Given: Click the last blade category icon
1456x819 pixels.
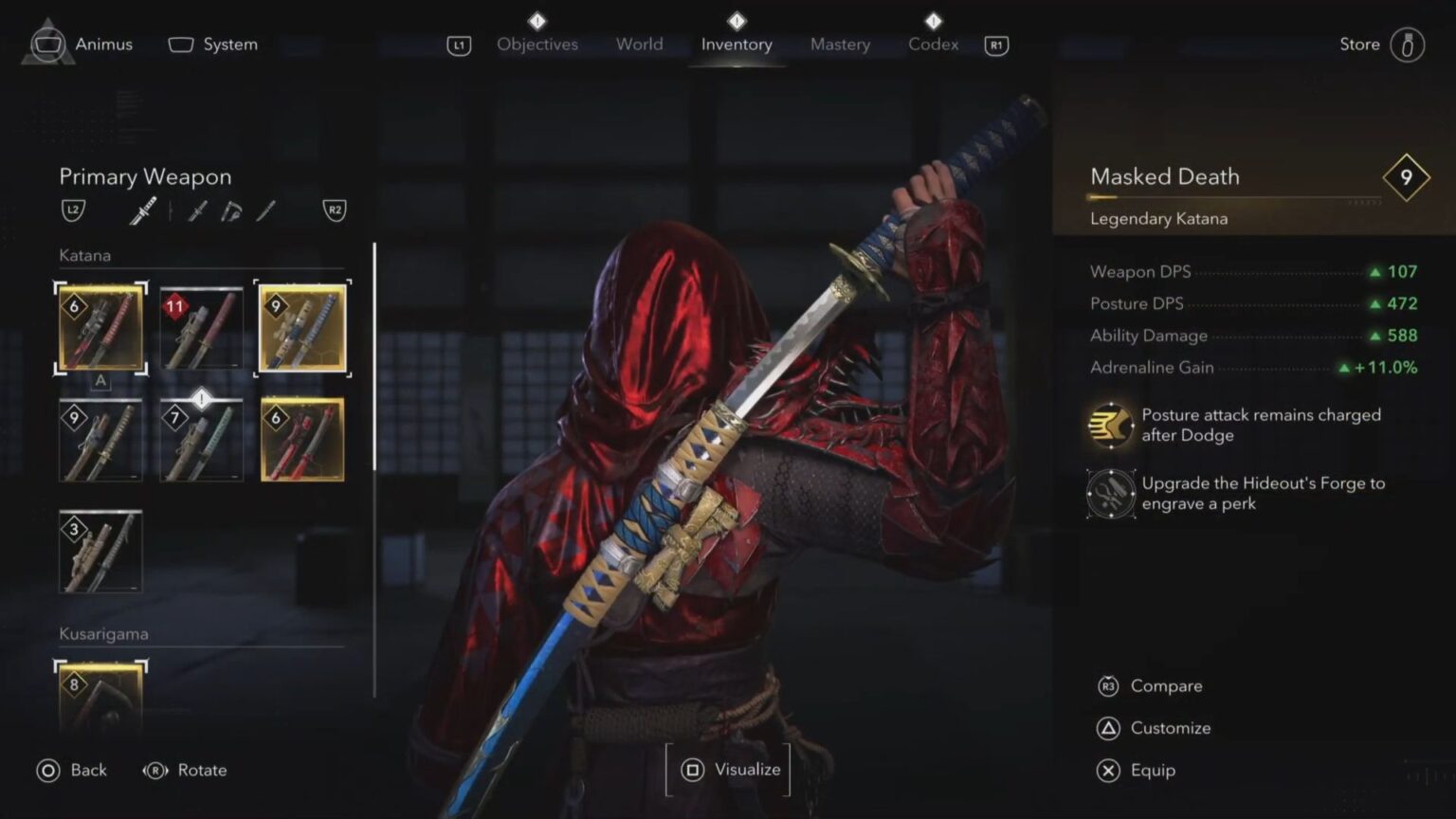Looking at the screenshot, I should point(265,210).
